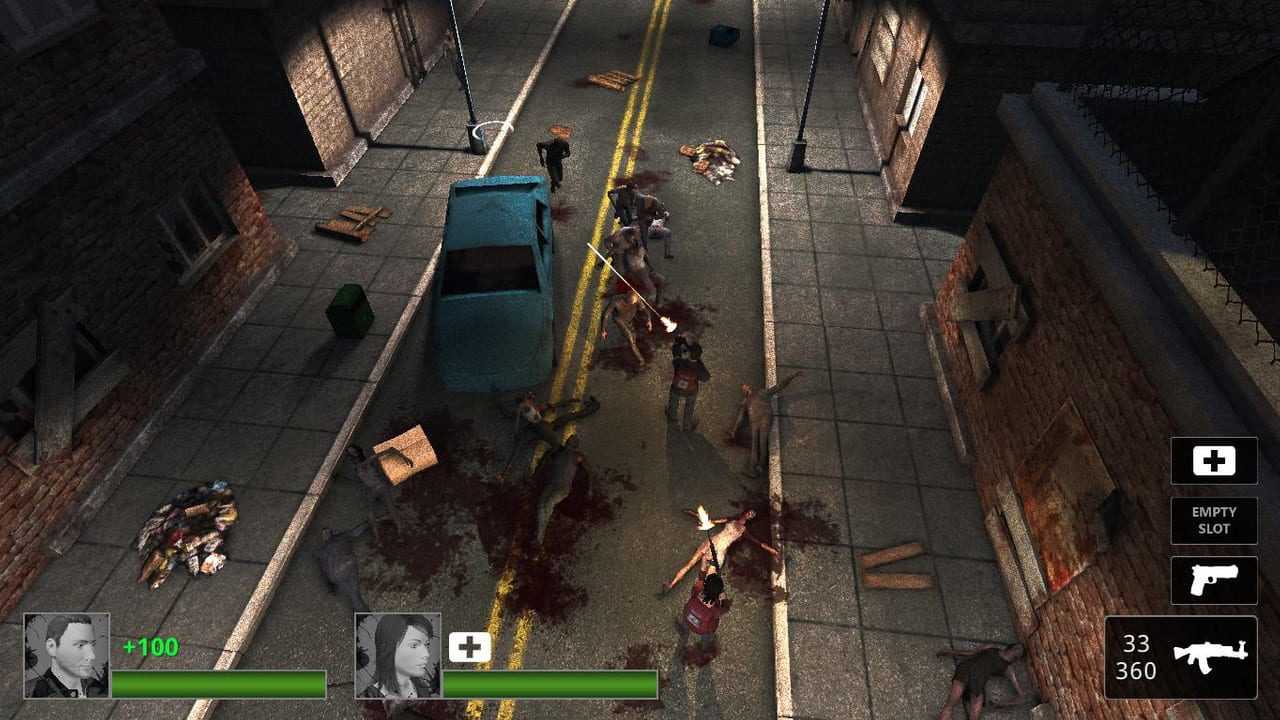1280x720 pixels.
Task: Select the assault rifle weapon slot
Action: [x=1180, y=657]
